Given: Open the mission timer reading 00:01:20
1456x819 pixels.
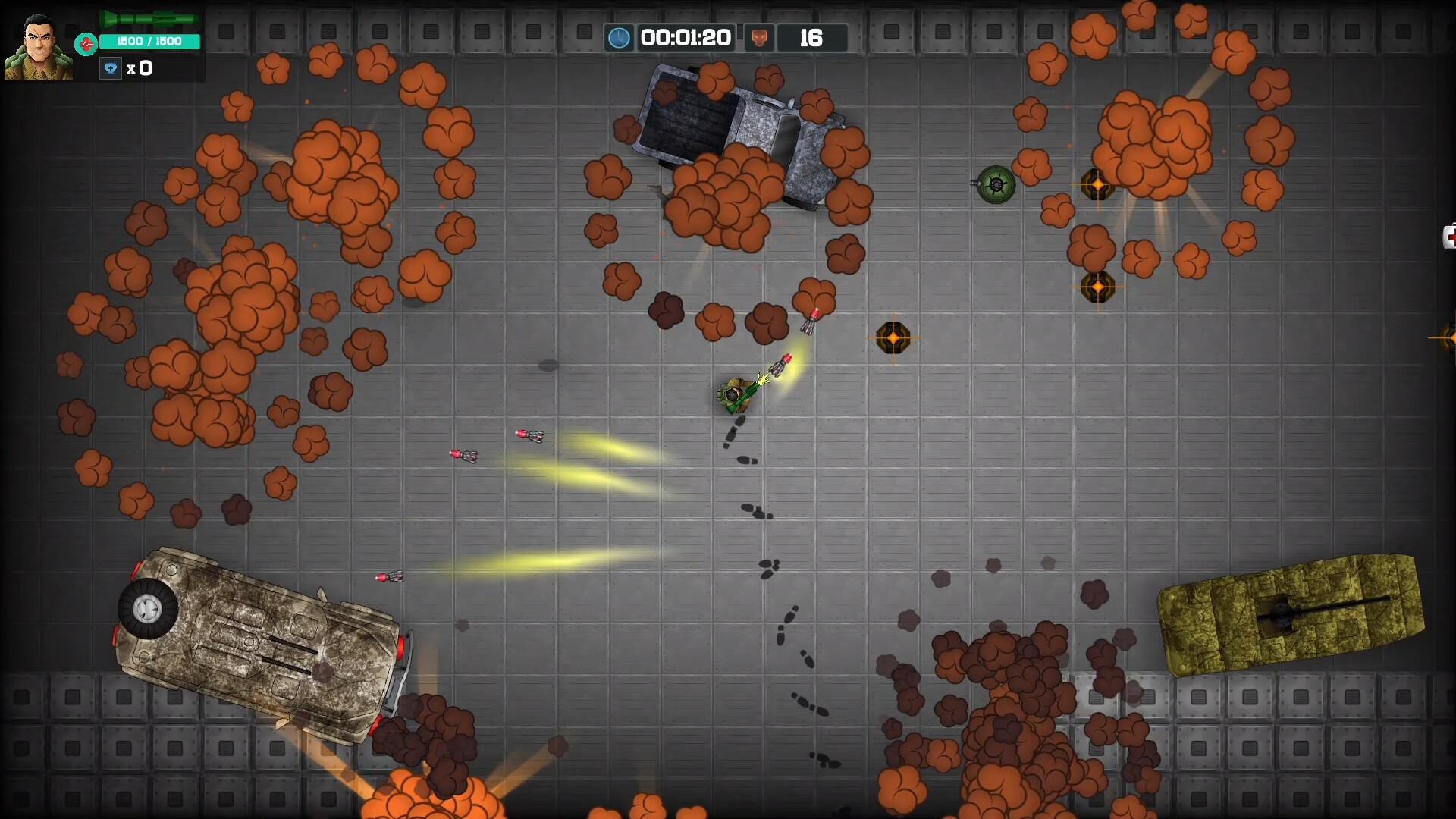Looking at the screenshot, I should 686,37.
